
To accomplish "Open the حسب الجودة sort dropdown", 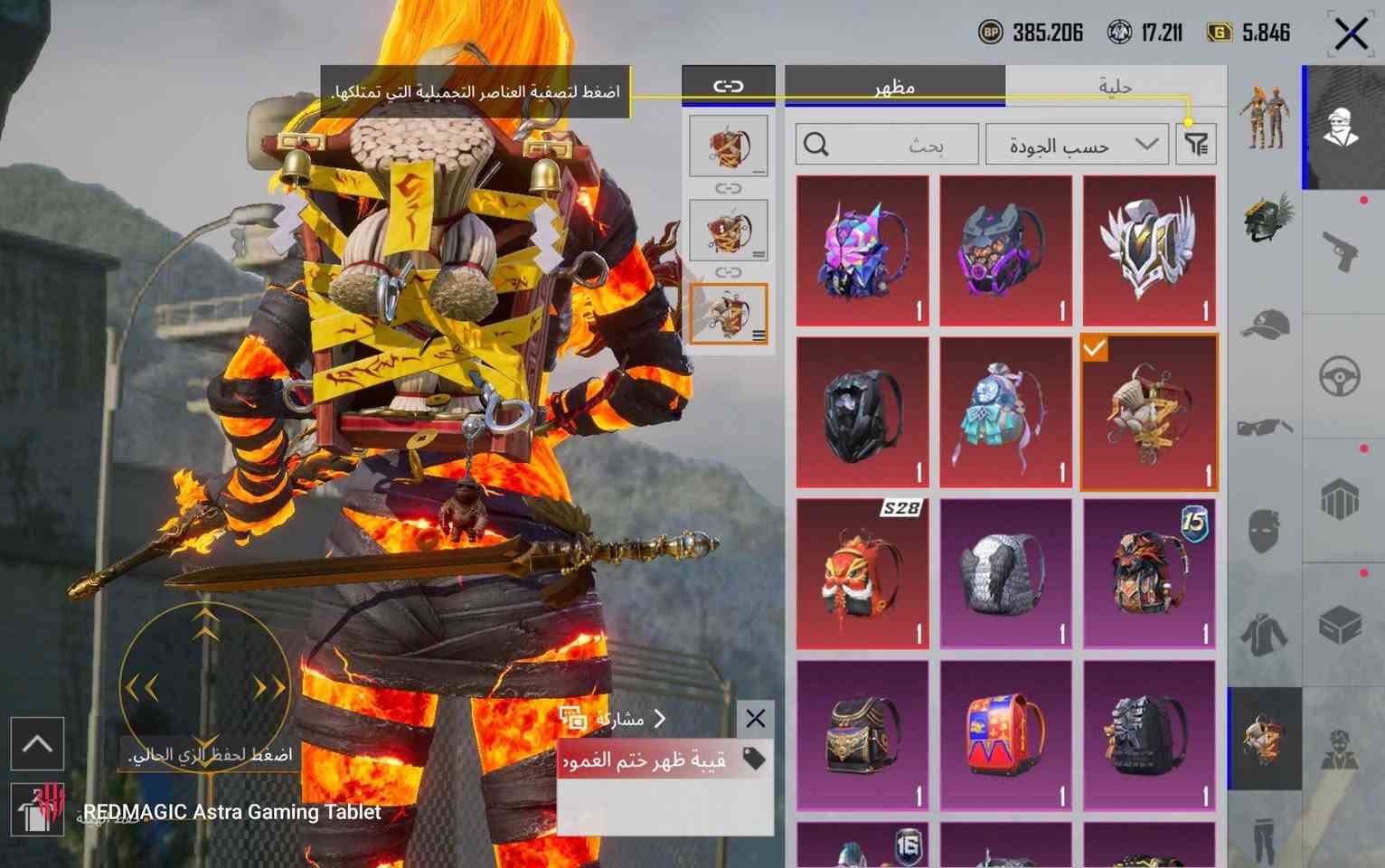I will click(1076, 145).
